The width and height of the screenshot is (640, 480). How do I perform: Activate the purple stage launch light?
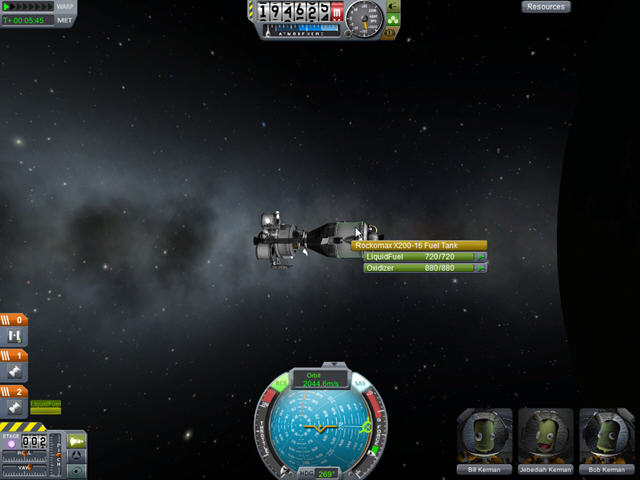11,444
